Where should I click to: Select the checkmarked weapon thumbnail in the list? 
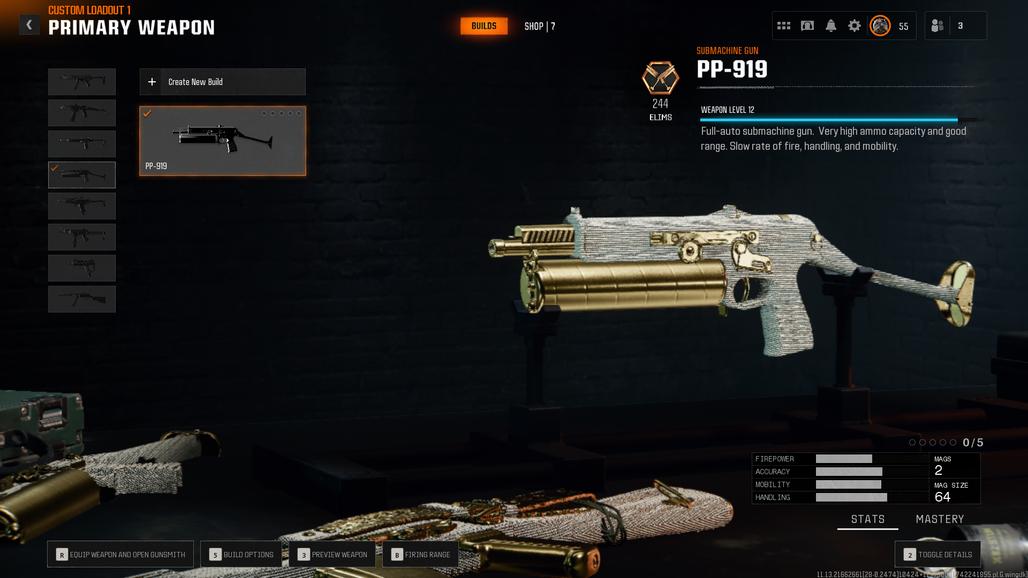tap(82, 175)
